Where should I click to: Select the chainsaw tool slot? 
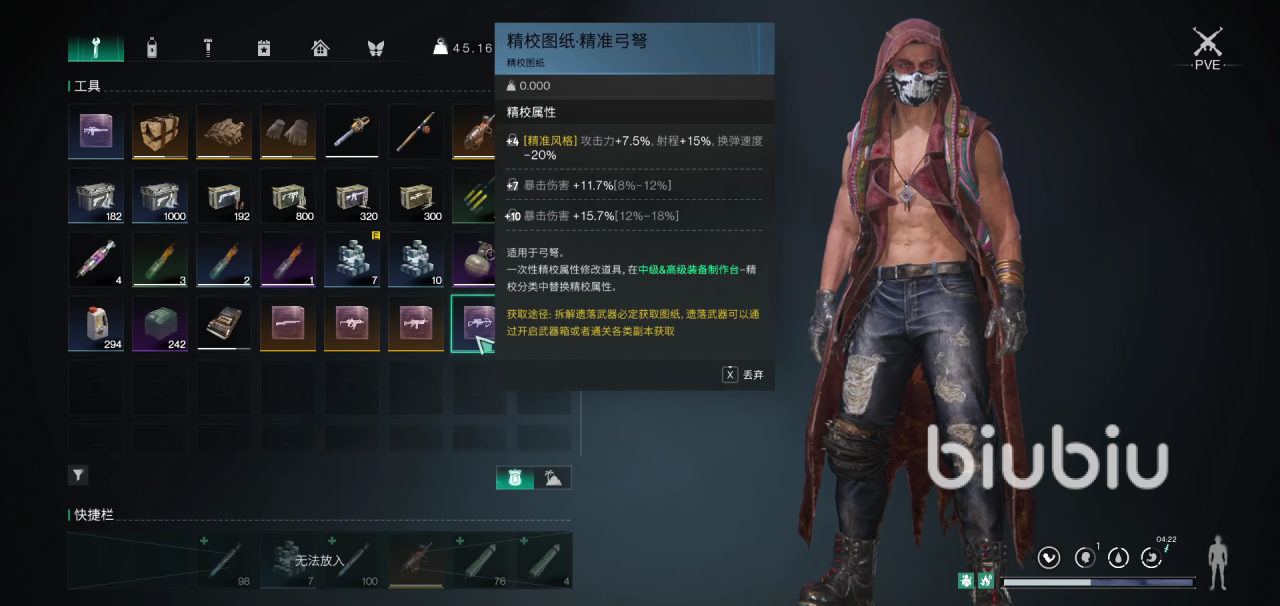(x=352, y=131)
